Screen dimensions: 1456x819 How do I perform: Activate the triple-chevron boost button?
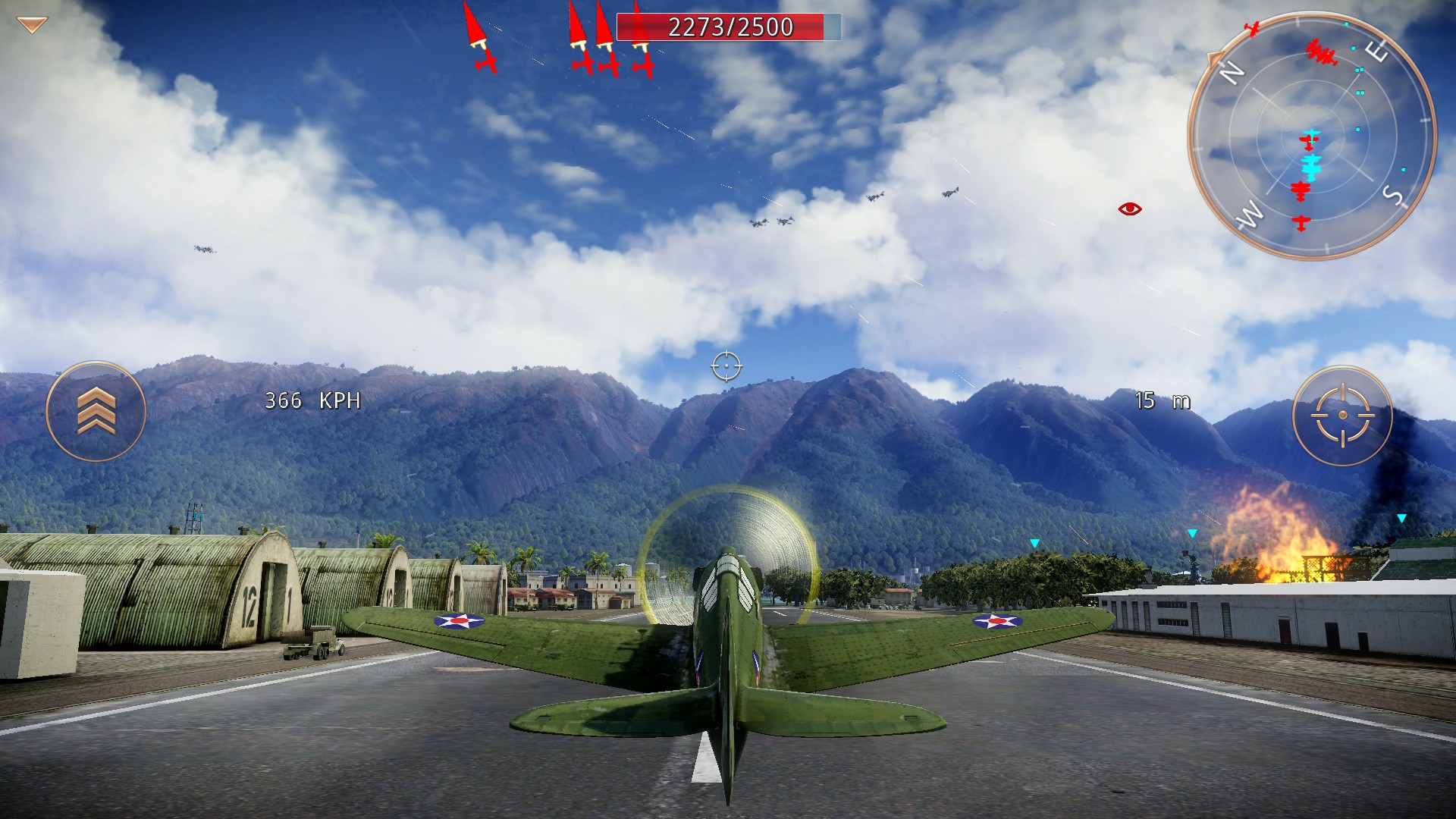coord(96,411)
